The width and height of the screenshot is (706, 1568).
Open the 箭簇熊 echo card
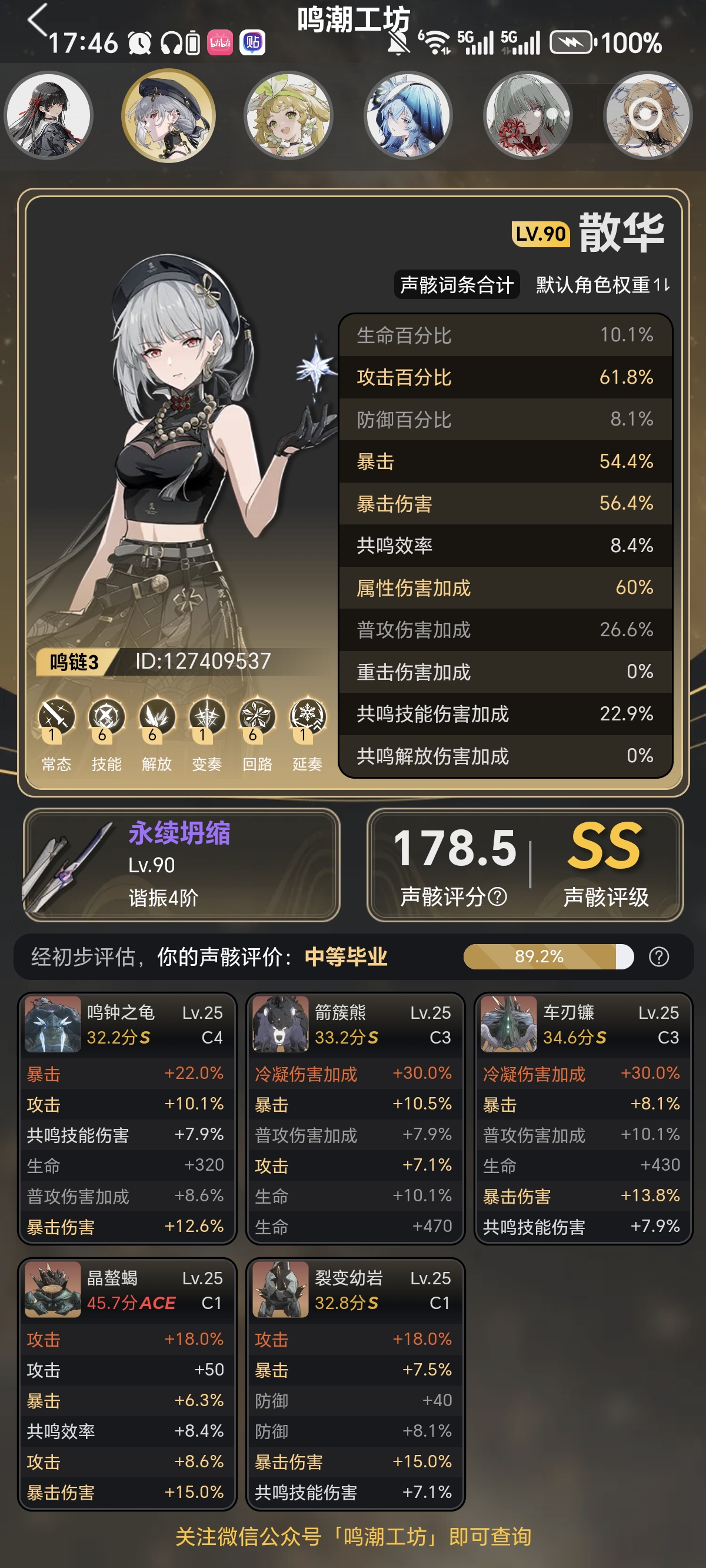click(355, 1119)
